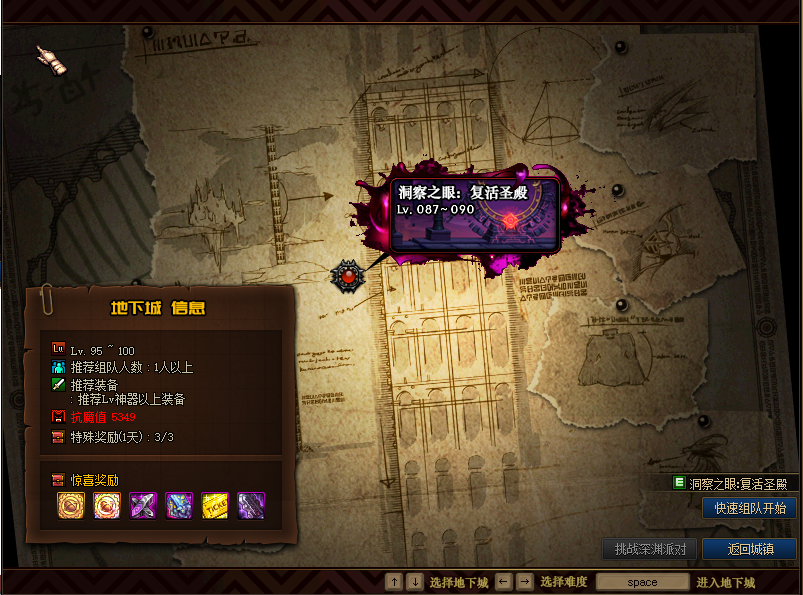
Task: Inspect the crossed swords reward icon
Action: click(143, 506)
